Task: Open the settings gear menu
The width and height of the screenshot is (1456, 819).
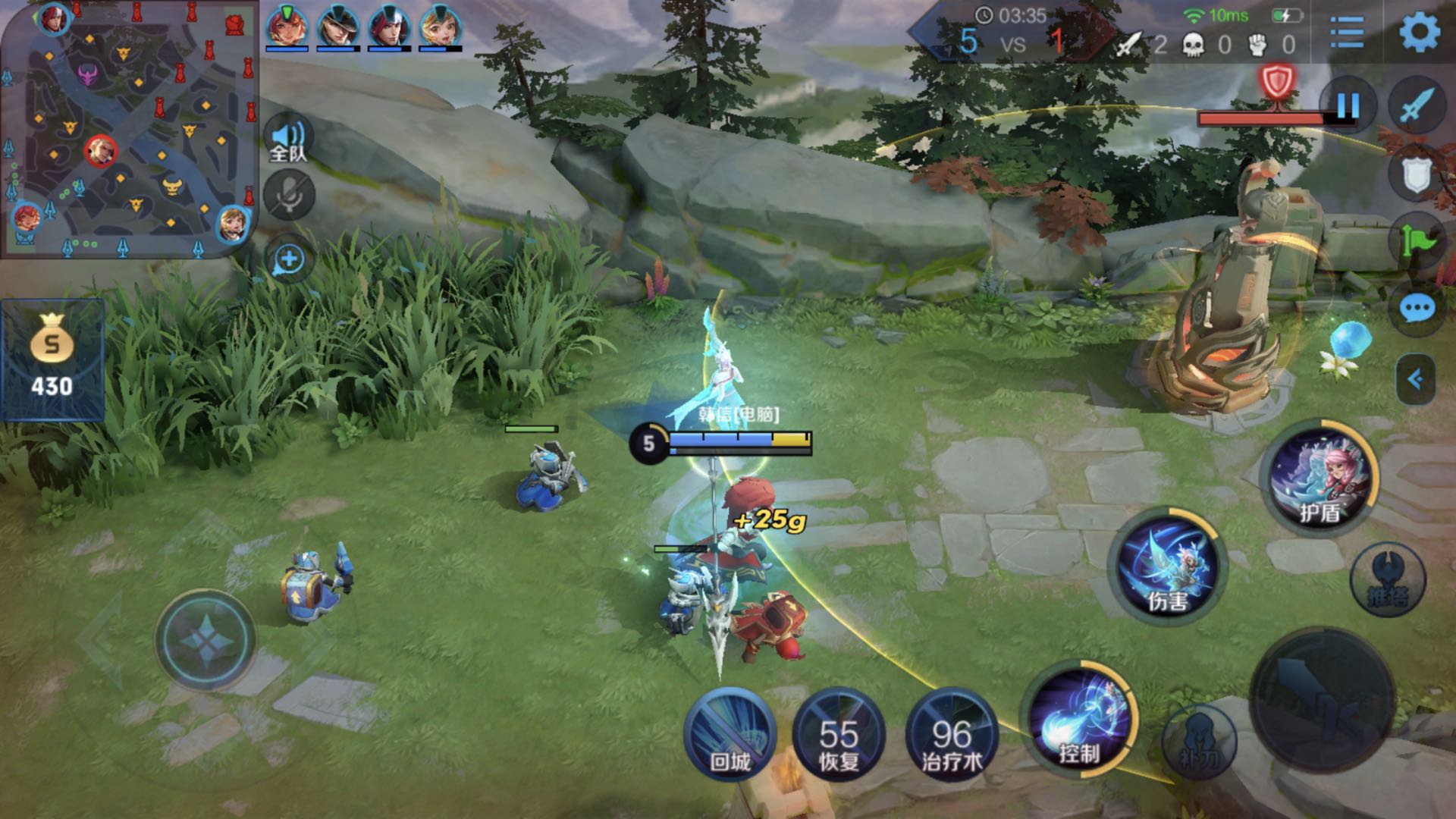Action: tap(1418, 32)
